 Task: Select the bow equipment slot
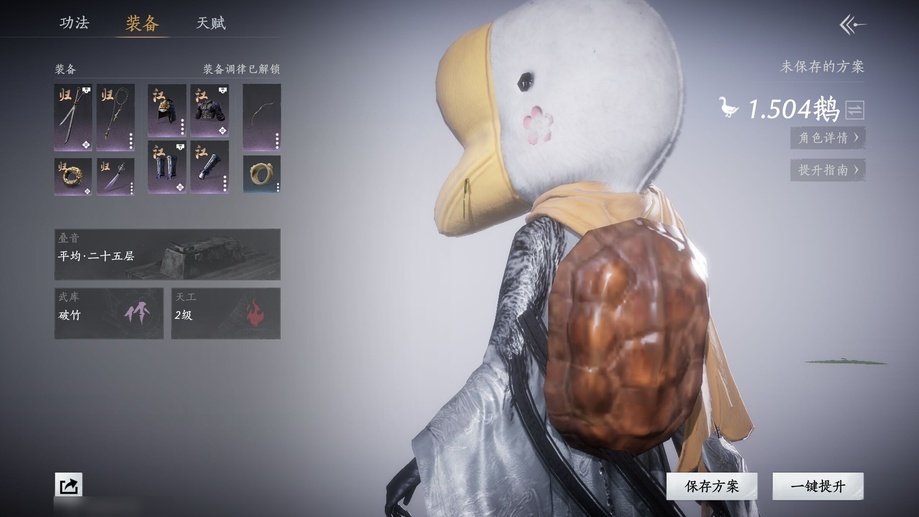click(x=261, y=117)
